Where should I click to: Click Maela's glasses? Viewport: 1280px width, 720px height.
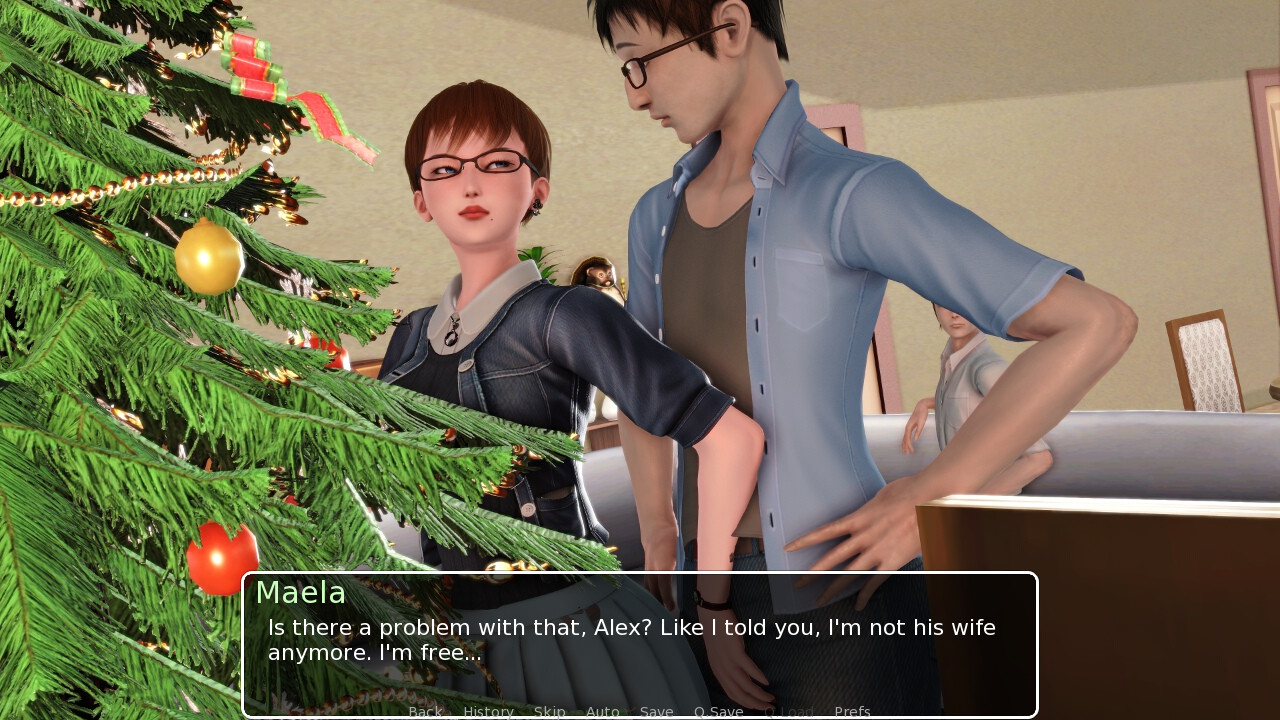pos(470,165)
